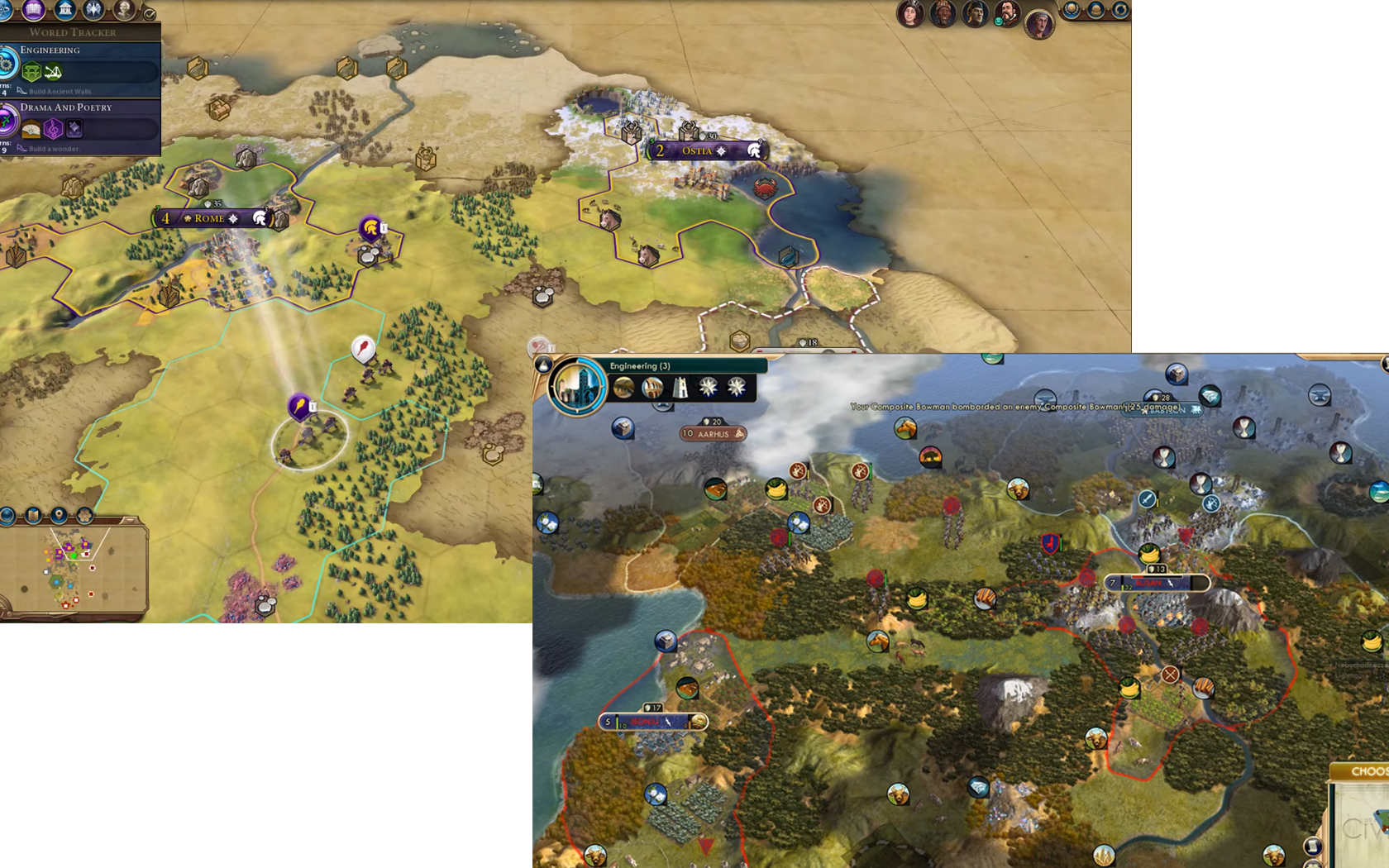
Task: Click the minimap
Action: tap(73, 570)
